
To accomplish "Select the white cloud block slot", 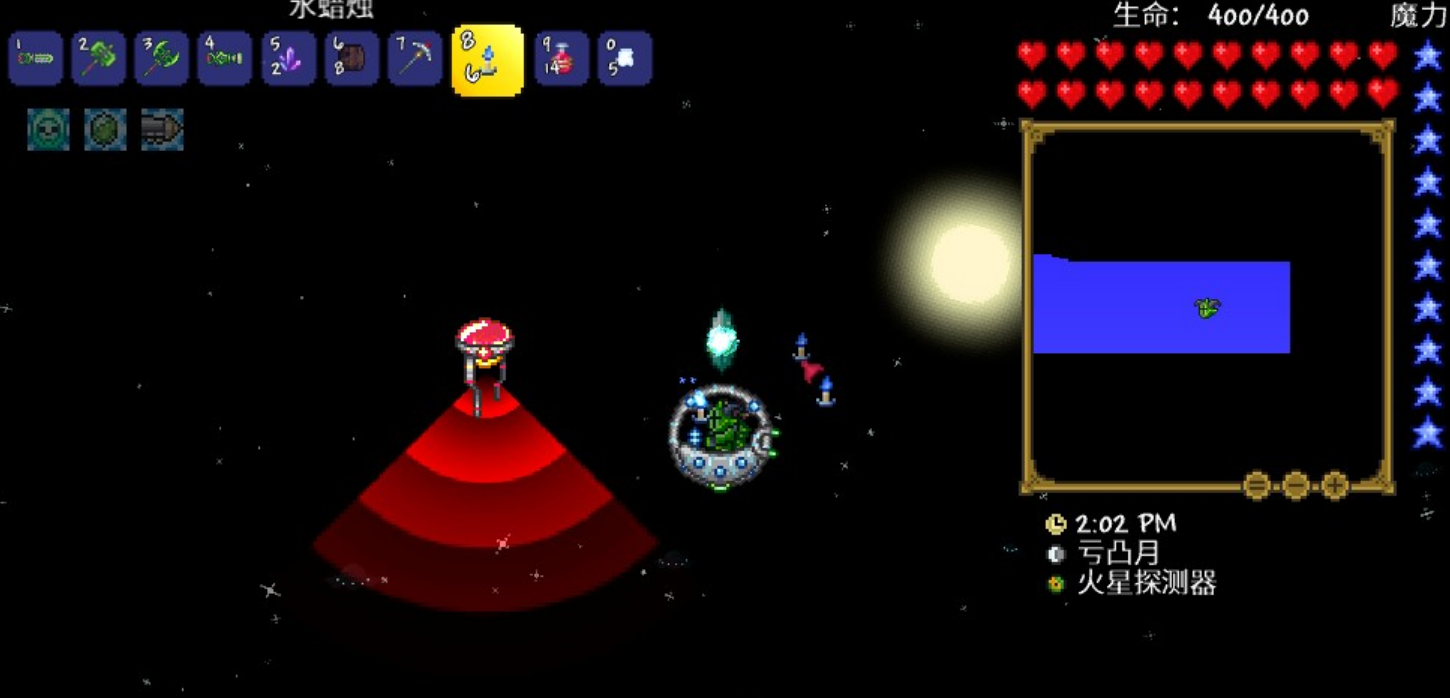I will (624, 59).
